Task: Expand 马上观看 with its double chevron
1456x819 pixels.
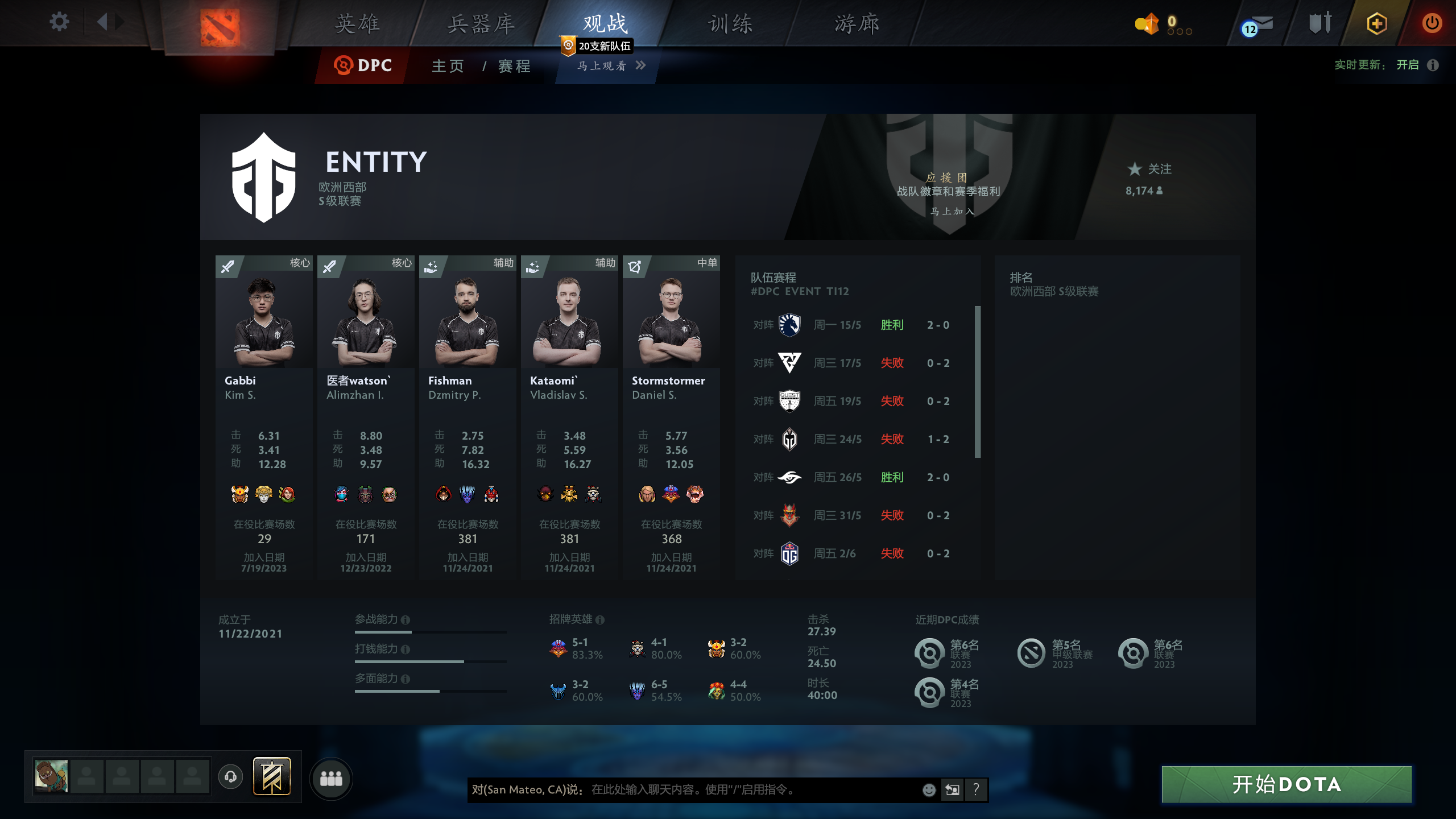Action: click(642, 66)
